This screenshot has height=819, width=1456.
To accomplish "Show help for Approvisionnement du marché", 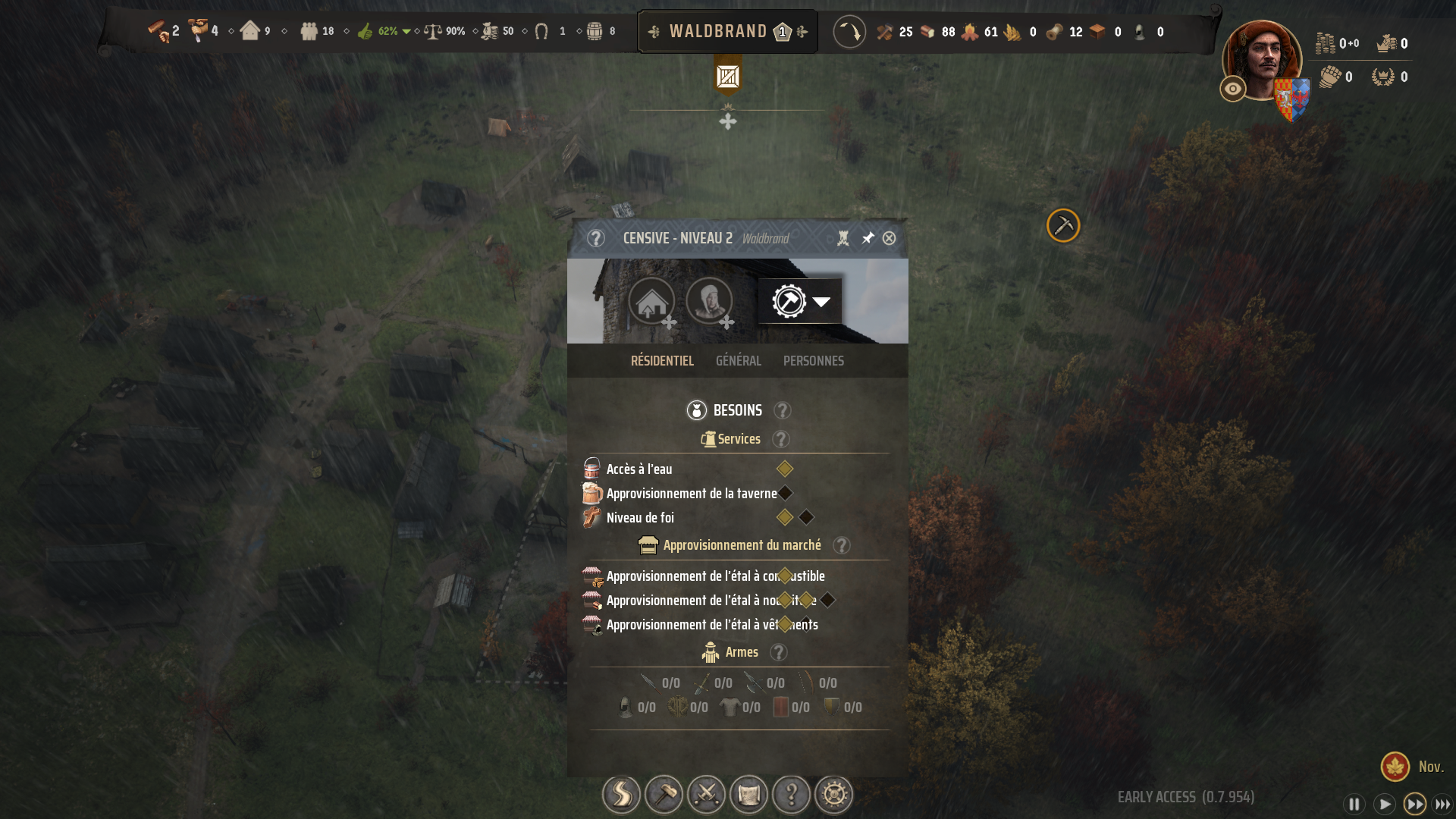I will tap(841, 545).
